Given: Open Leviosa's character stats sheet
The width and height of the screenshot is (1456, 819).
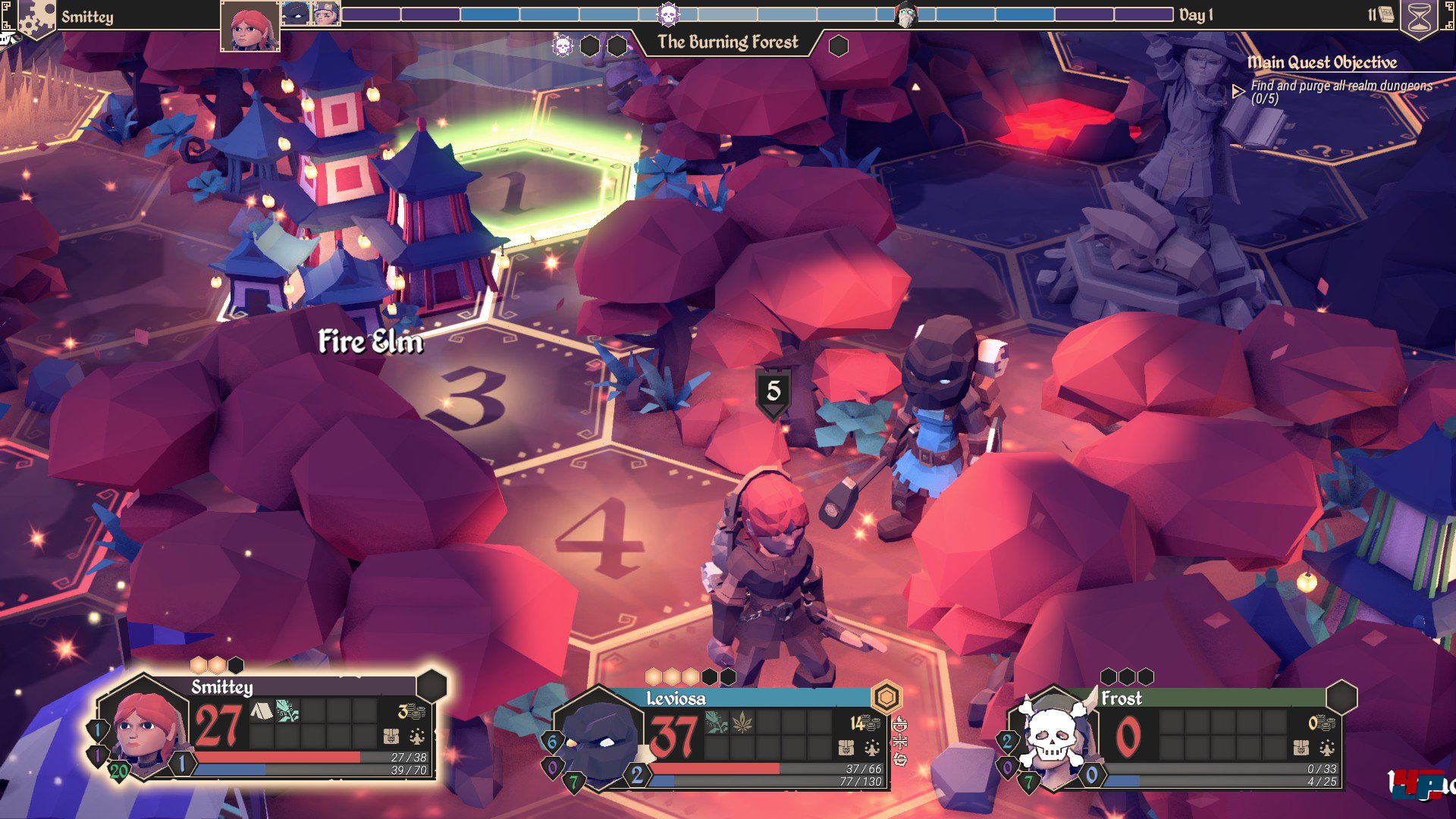Looking at the screenshot, I should tap(872, 748).
